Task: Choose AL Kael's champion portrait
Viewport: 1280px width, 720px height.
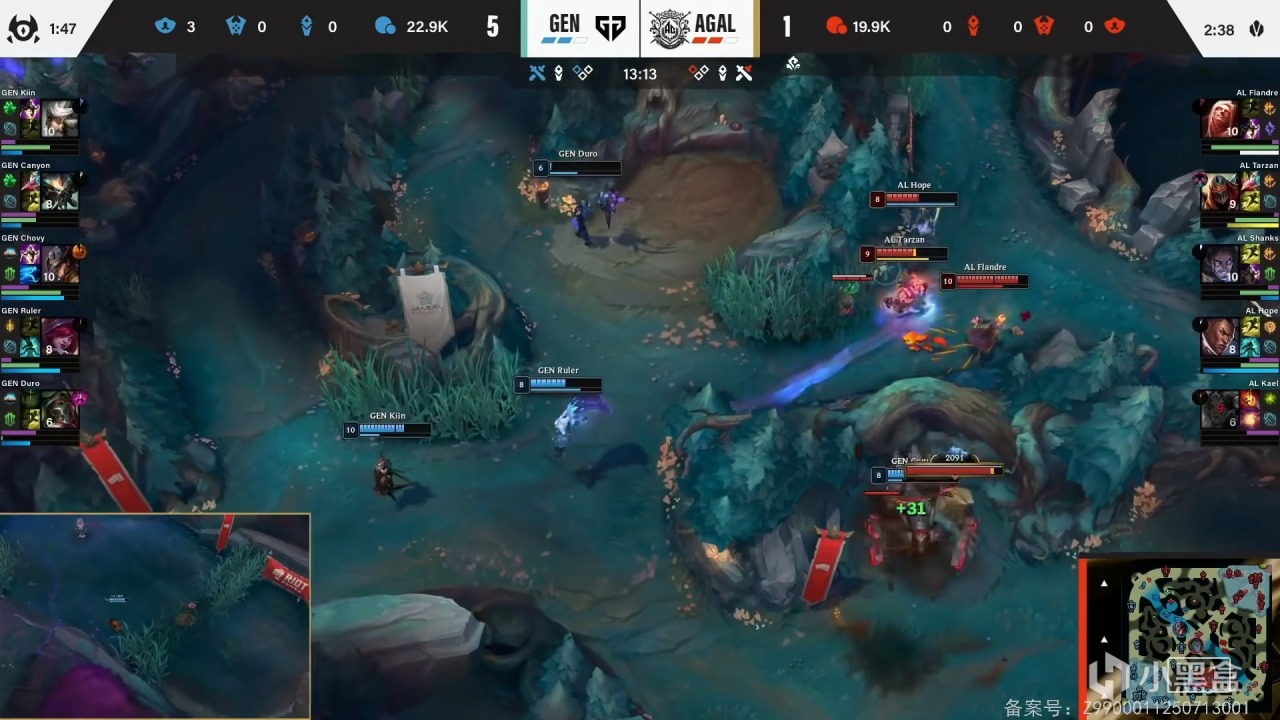Action: pos(1218,410)
